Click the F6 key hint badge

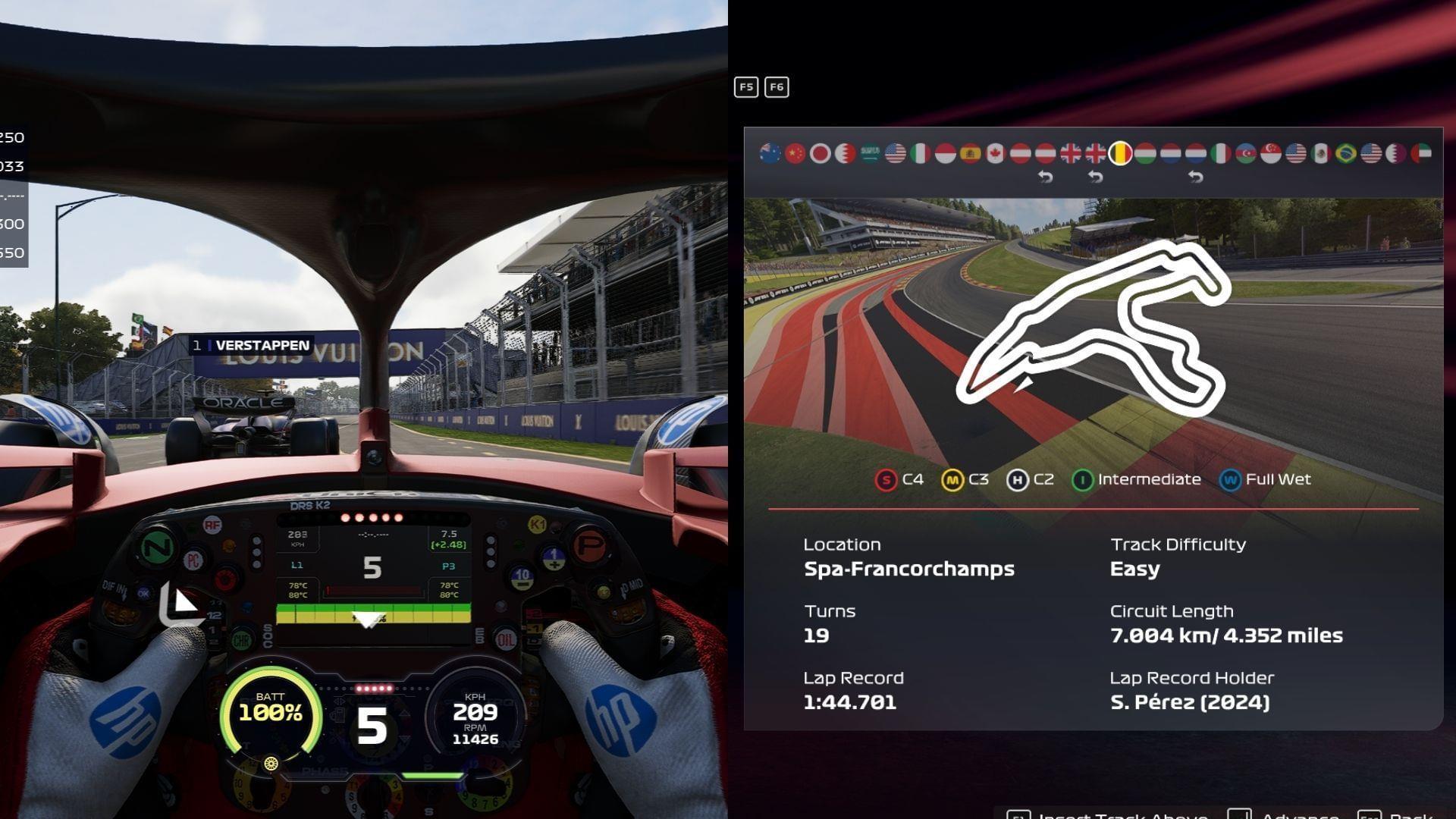click(x=776, y=87)
